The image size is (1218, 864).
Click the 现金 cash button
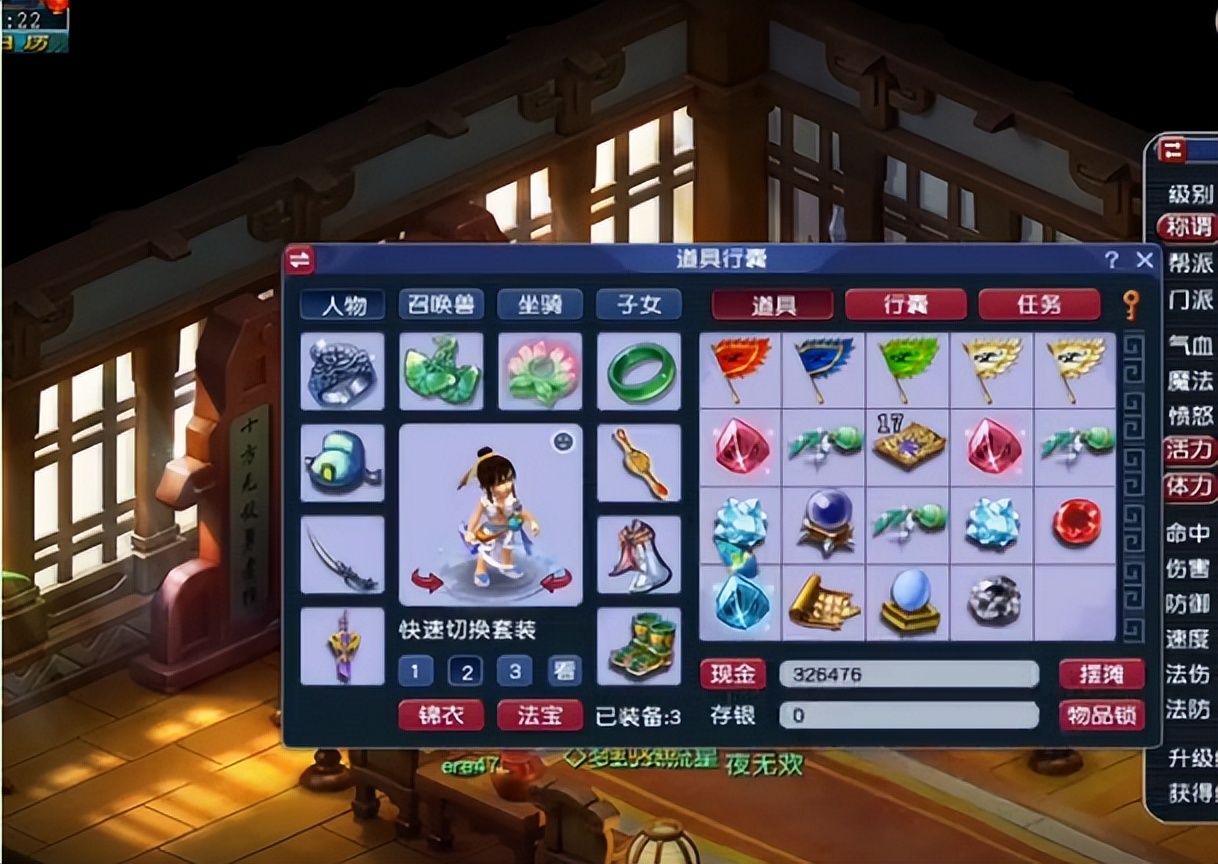coord(732,674)
